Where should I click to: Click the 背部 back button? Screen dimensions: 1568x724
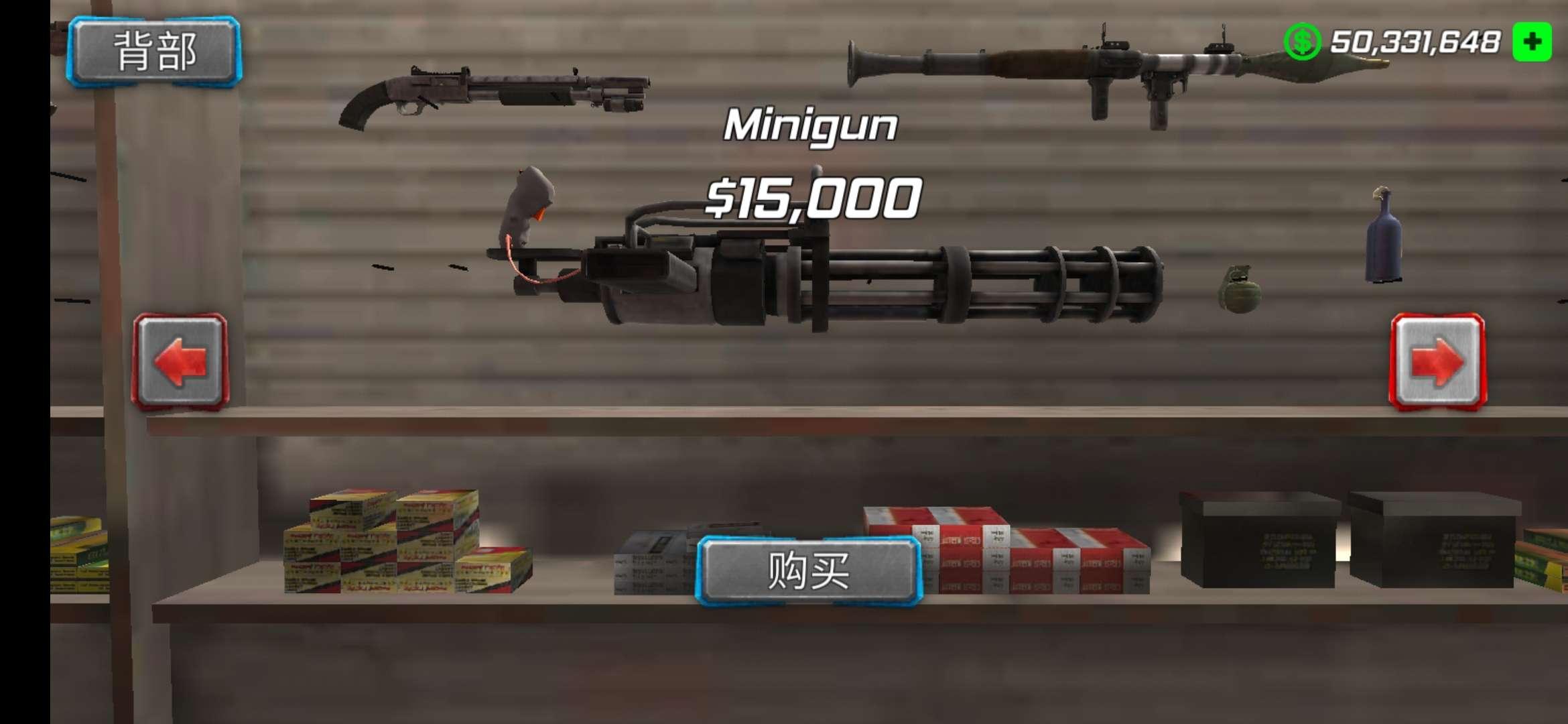155,52
